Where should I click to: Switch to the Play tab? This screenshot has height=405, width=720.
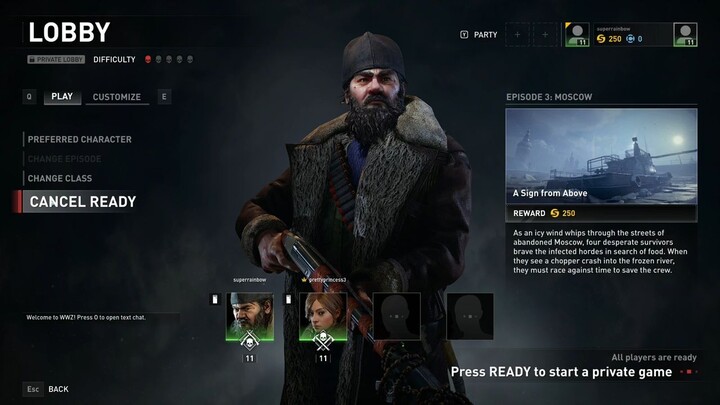(x=62, y=97)
